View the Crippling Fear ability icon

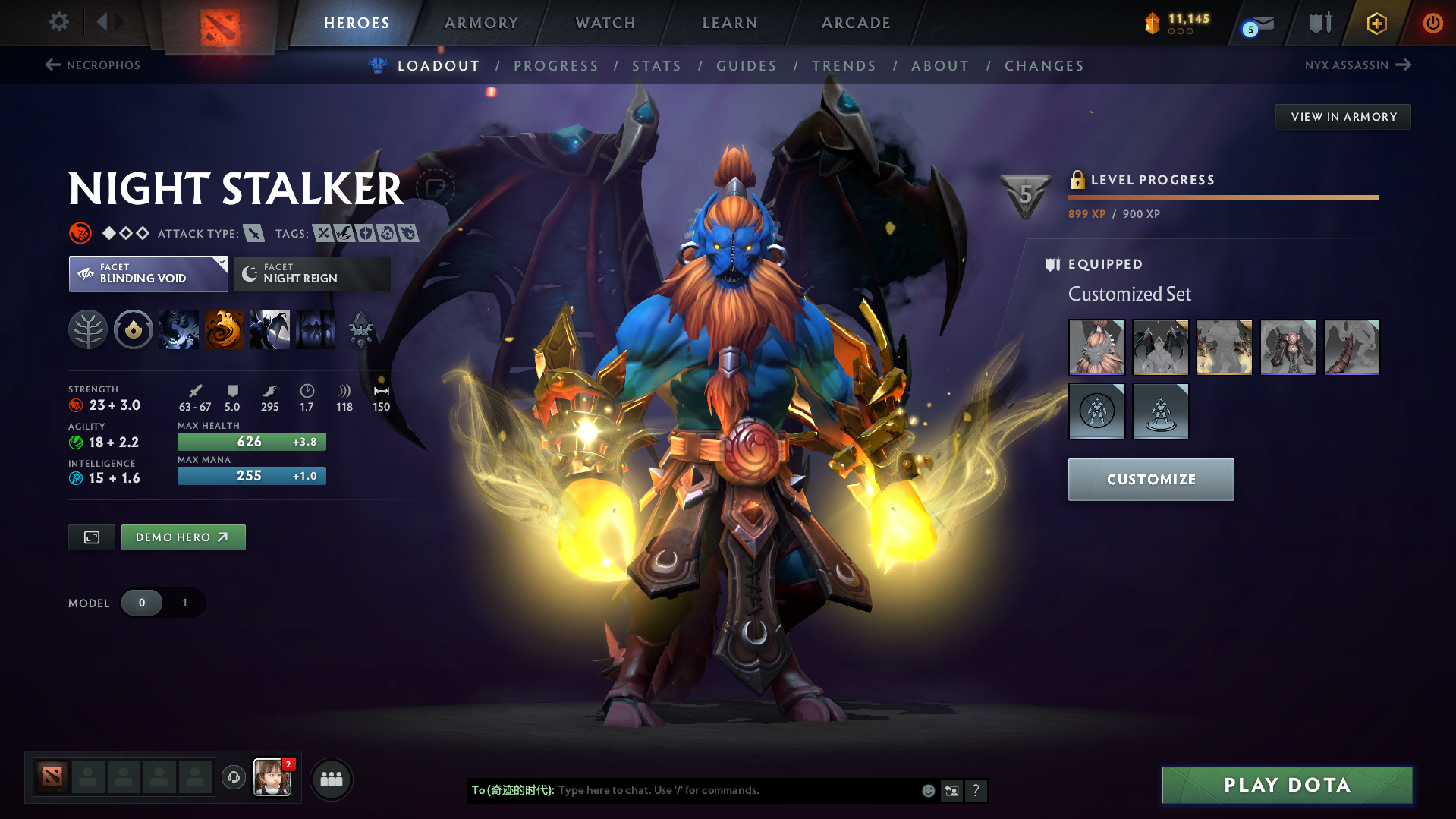click(x=225, y=329)
